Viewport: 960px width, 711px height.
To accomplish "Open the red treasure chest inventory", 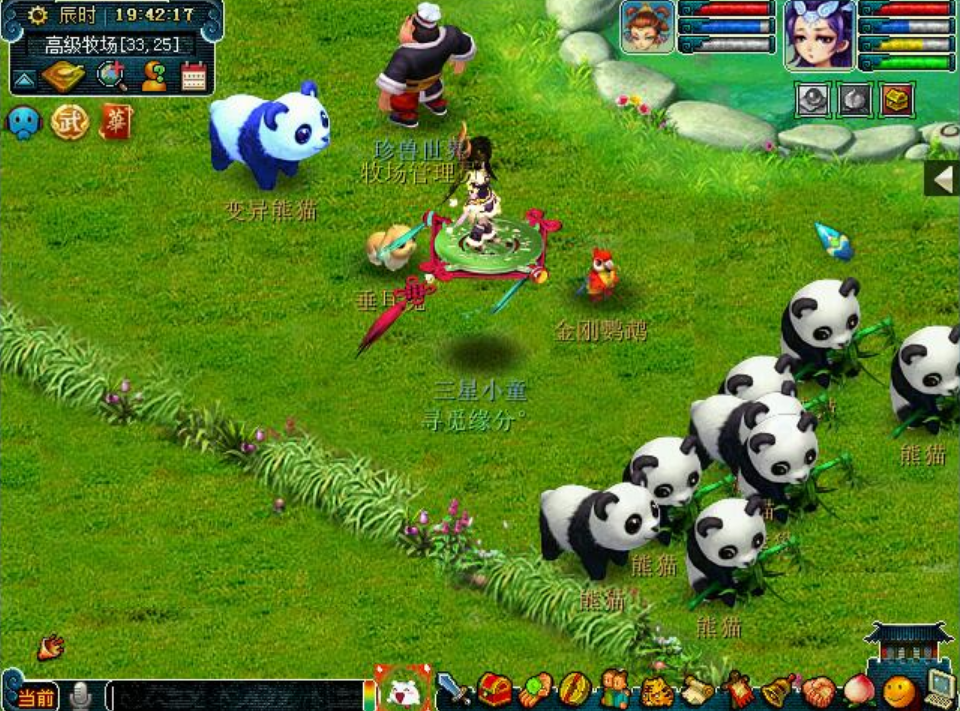I will pyautogui.click(x=494, y=689).
